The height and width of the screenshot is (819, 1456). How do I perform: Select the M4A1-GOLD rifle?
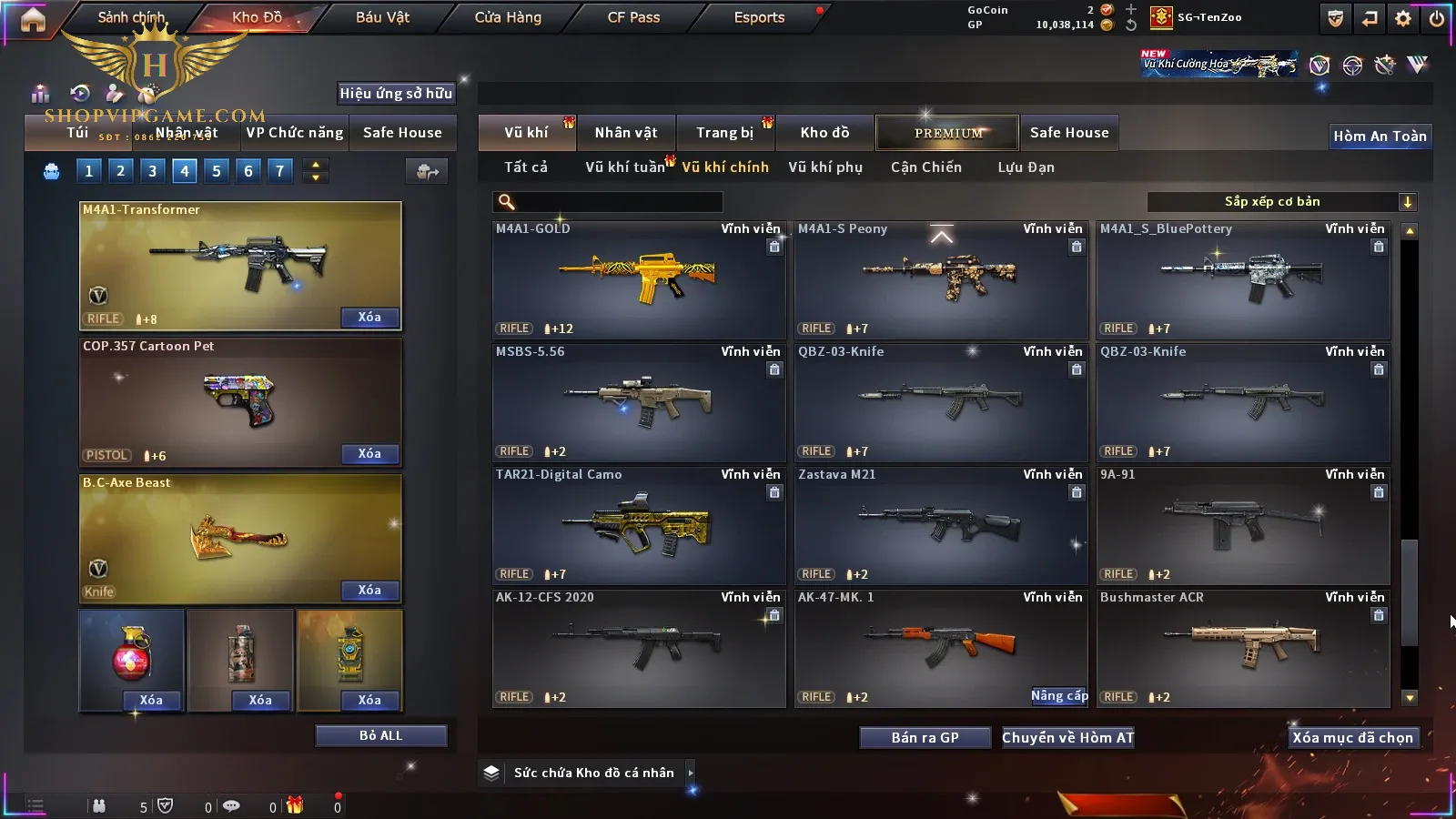coord(638,279)
